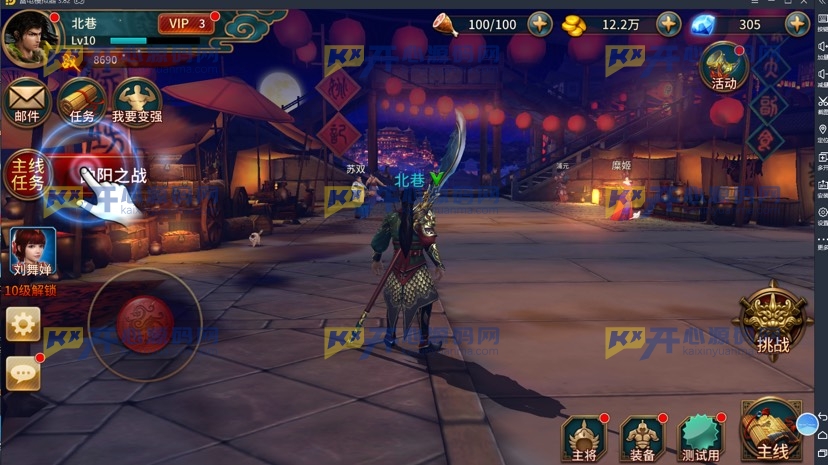Select the 刘舞婵 companion portrait

(x=31, y=251)
